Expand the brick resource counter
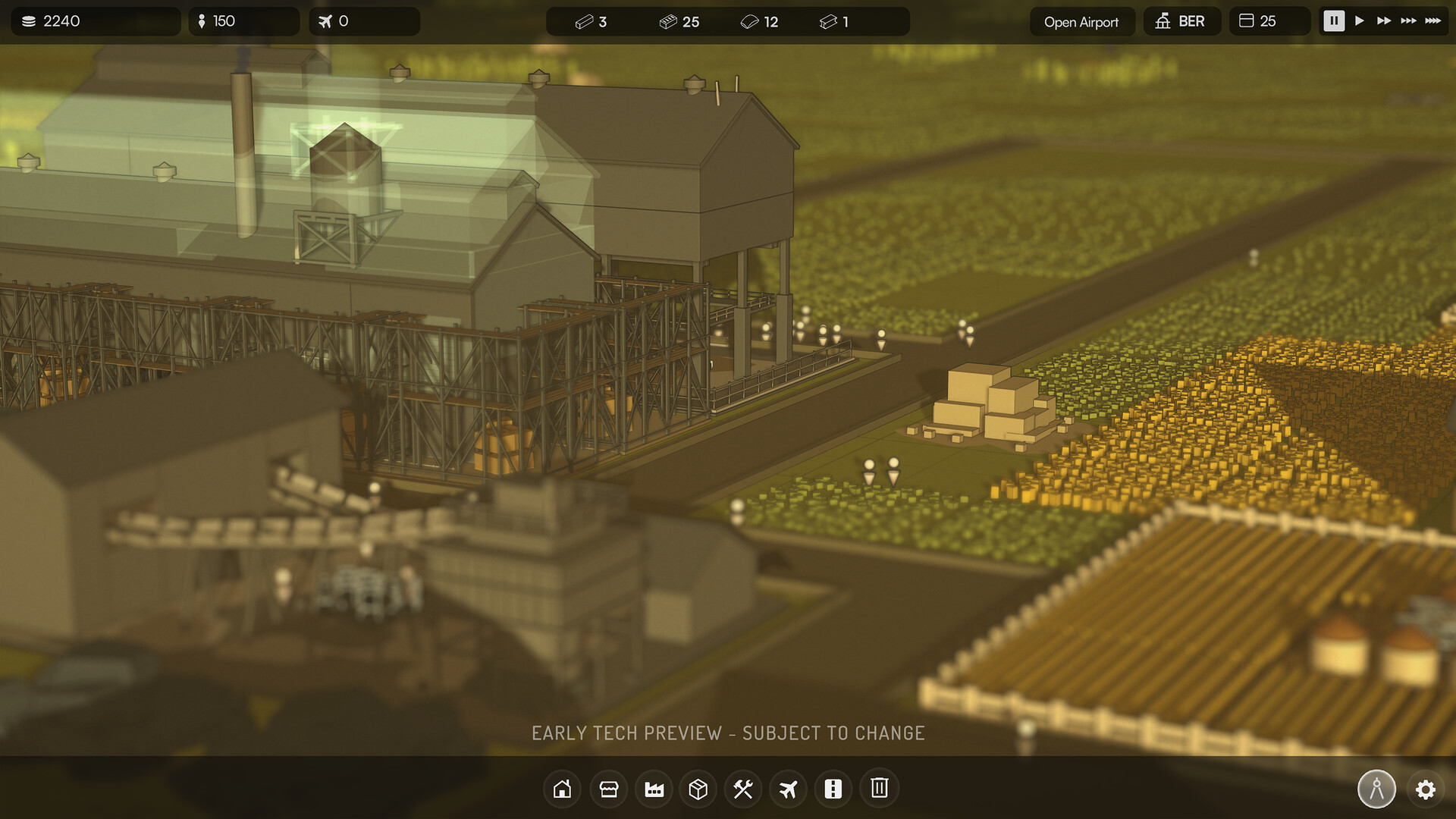 [x=679, y=21]
